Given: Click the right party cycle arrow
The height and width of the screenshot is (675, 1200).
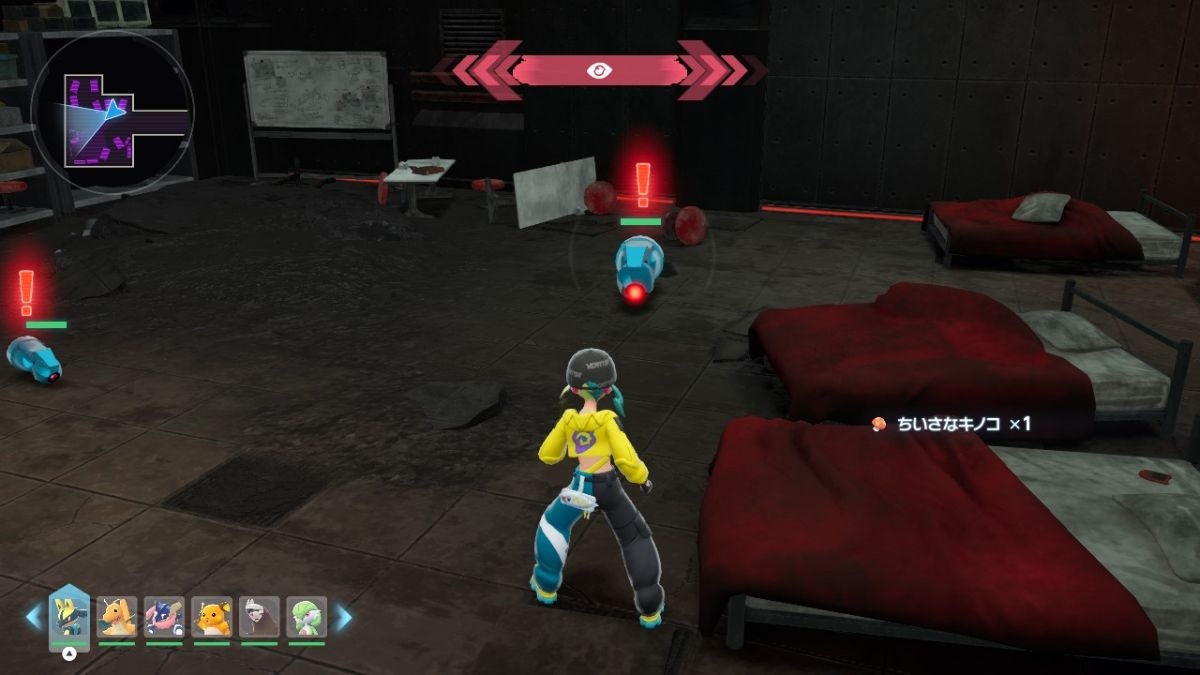Looking at the screenshot, I should [x=342, y=618].
